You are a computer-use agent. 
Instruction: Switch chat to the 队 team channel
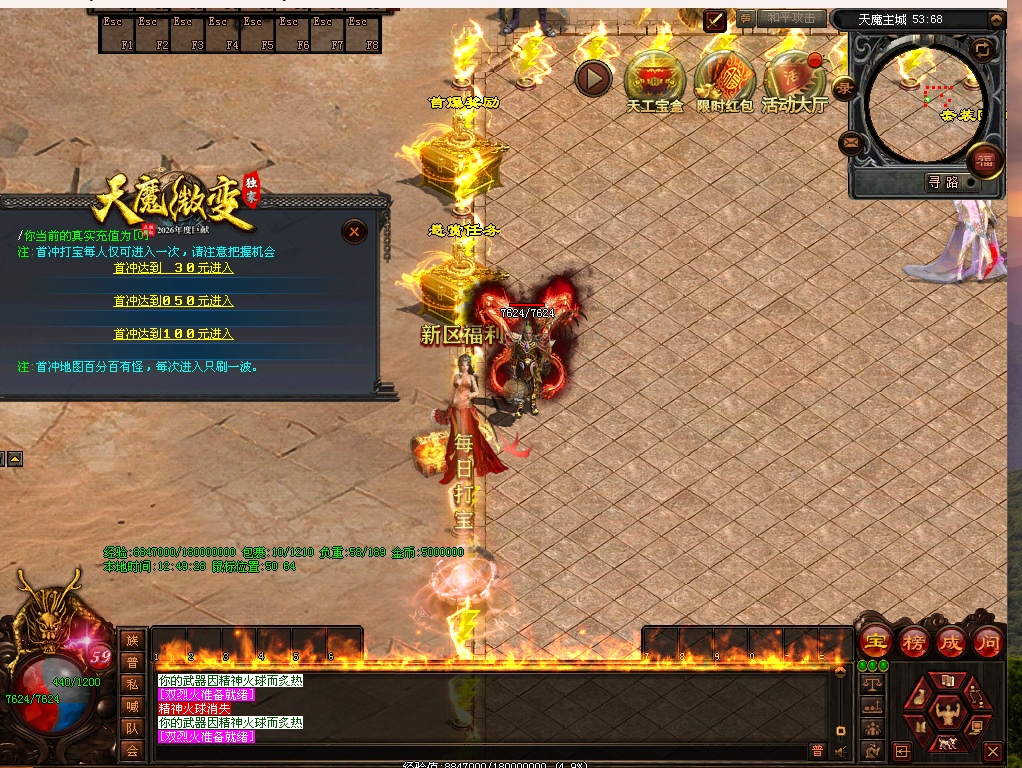pyautogui.click(x=132, y=728)
